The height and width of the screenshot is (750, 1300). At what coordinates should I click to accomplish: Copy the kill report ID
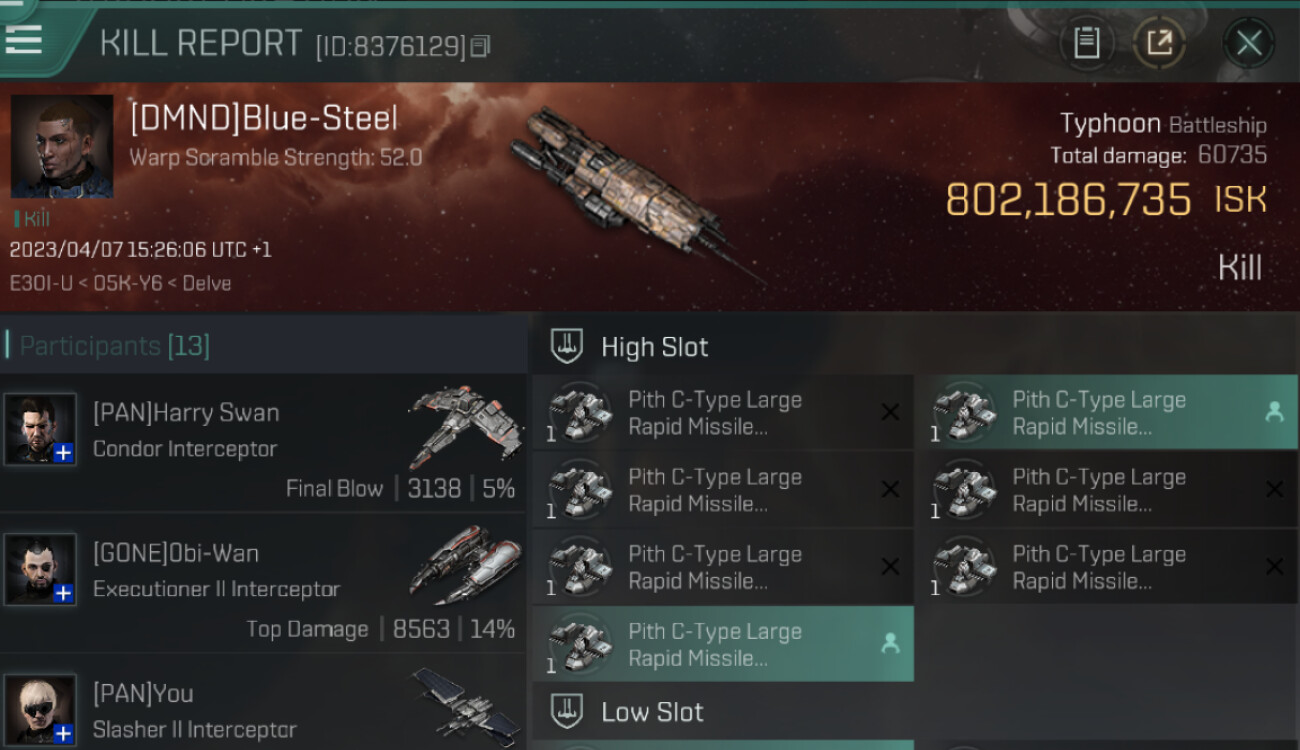(x=482, y=46)
